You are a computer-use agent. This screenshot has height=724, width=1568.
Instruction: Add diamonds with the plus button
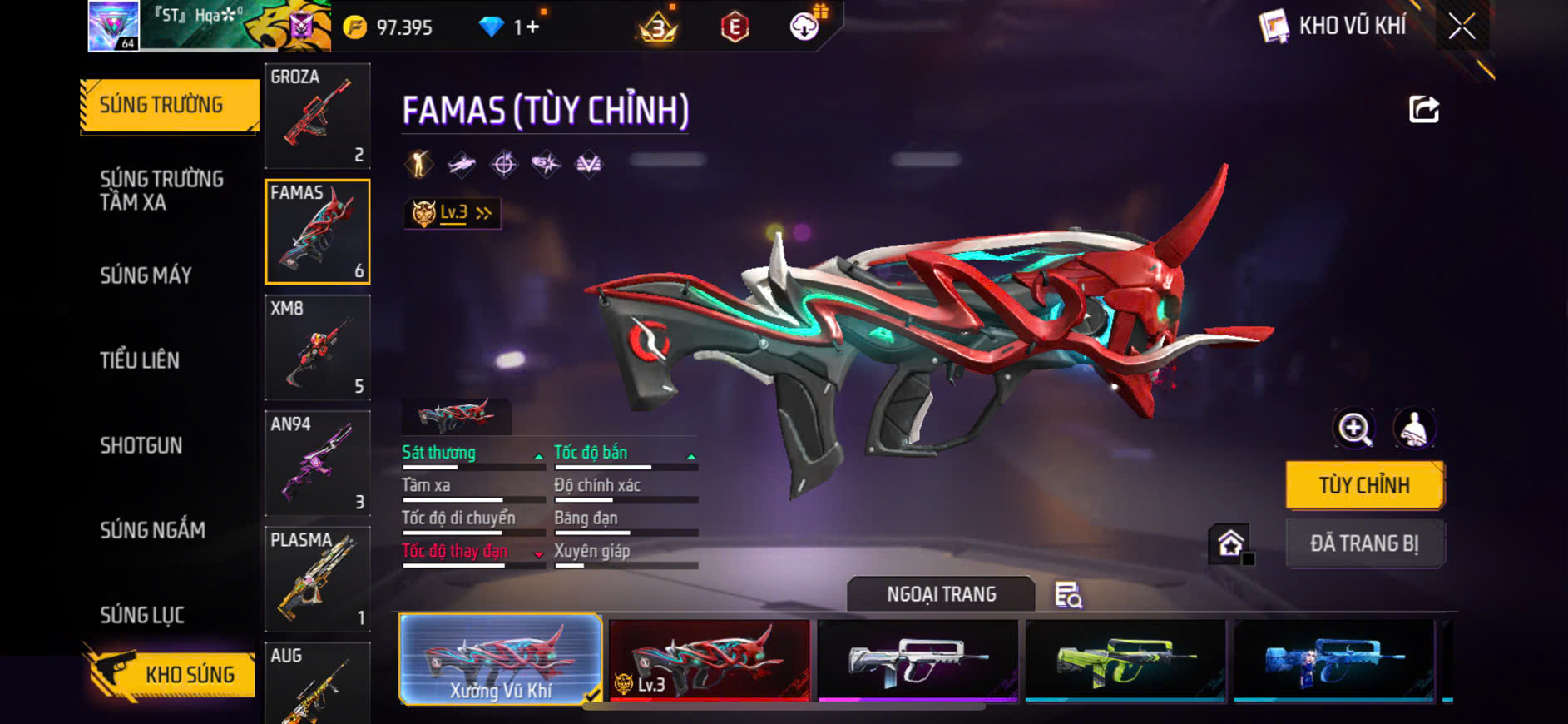click(x=532, y=27)
